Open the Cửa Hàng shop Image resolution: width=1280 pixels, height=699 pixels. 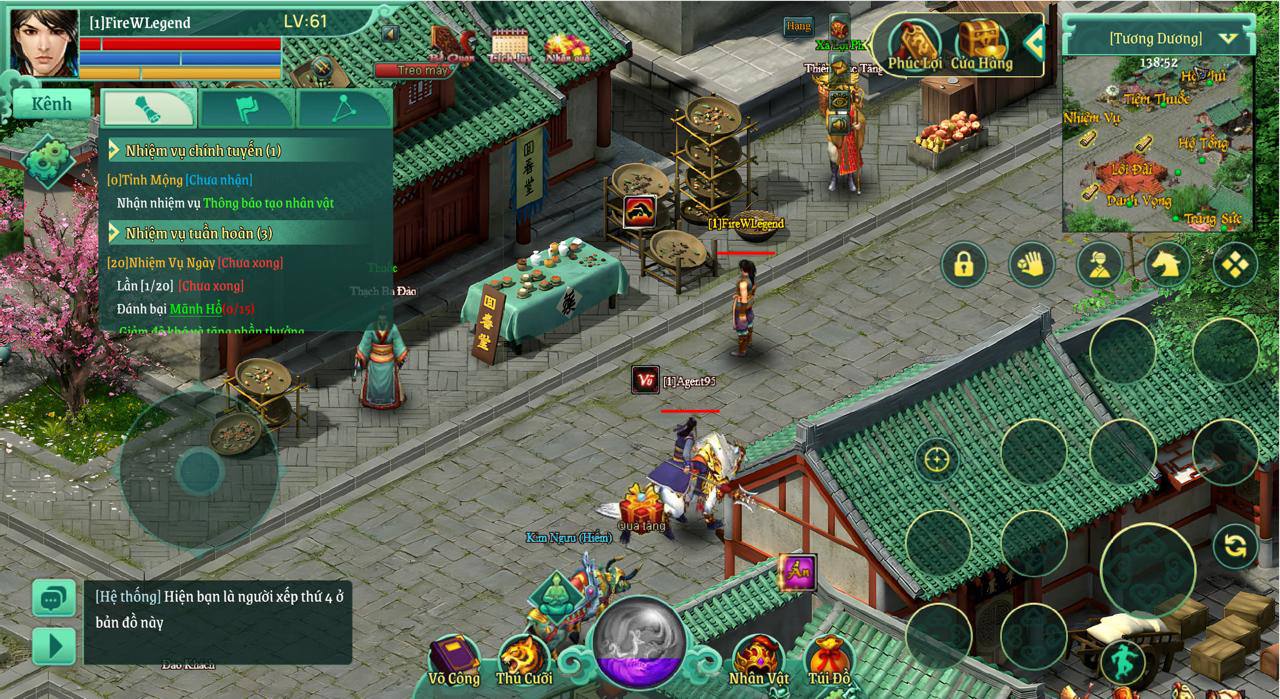click(x=981, y=45)
